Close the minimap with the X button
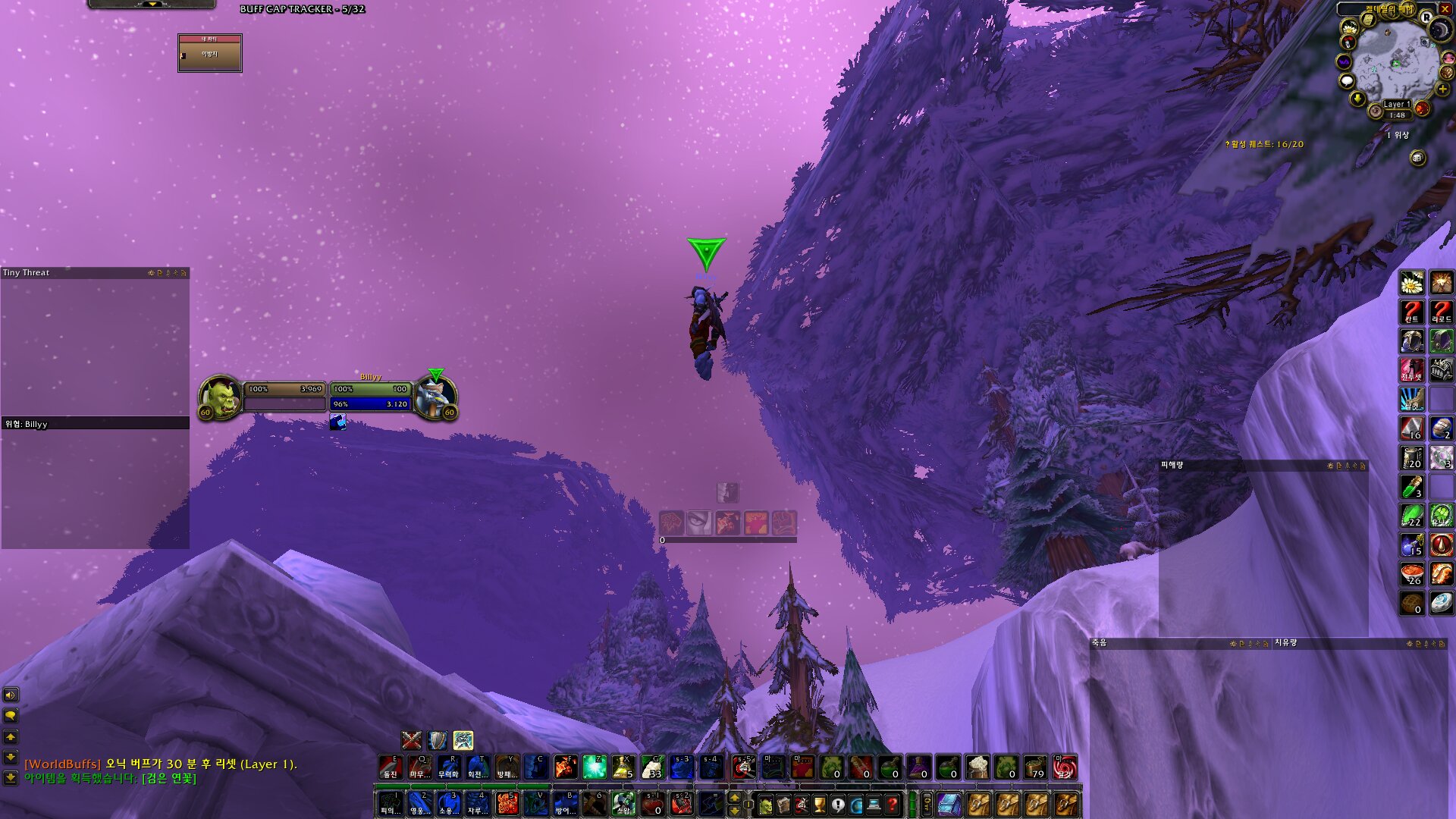 (x=1445, y=9)
